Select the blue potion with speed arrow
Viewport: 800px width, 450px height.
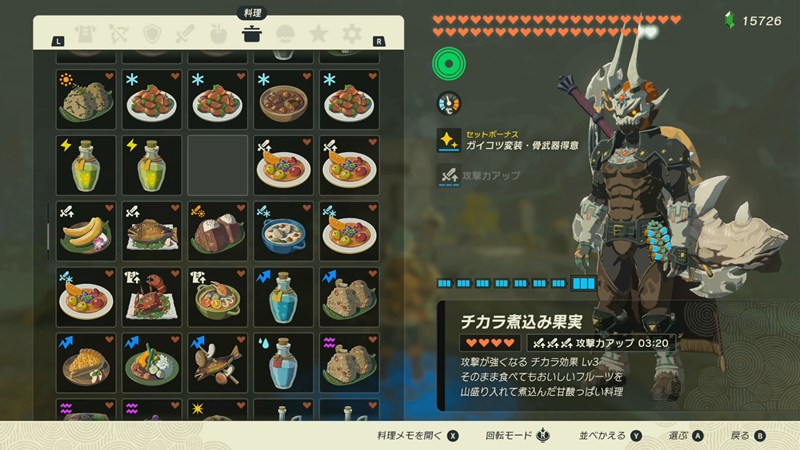pyautogui.click(x=284, y=297)
